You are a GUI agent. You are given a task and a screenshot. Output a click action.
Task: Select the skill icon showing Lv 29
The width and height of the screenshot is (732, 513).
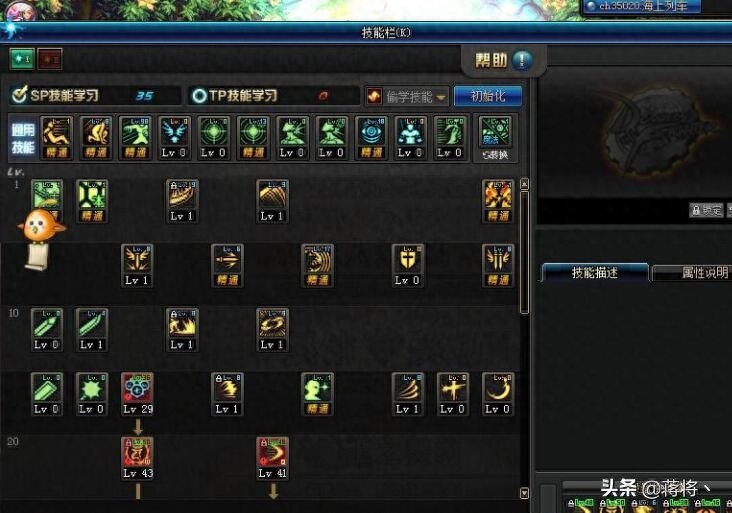click(137, 392)
